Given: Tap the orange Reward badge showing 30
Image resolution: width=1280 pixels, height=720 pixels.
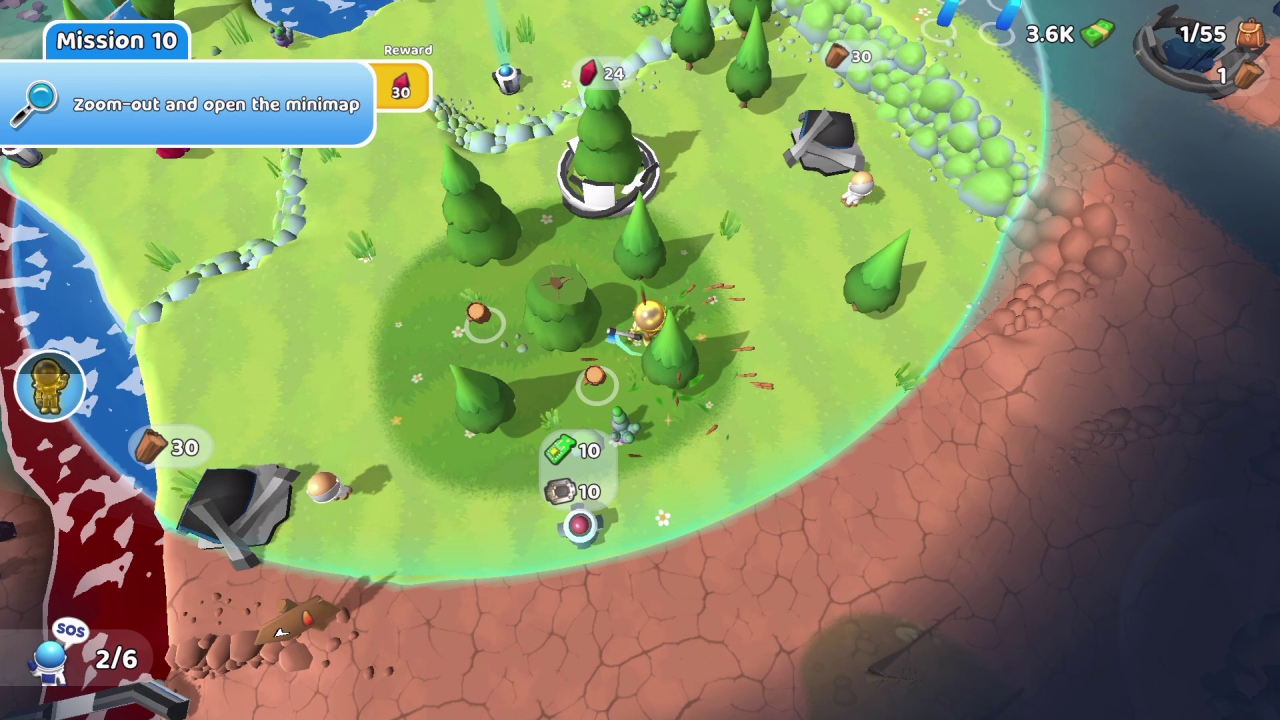Looking at the screenshot, I should (401, 89).
